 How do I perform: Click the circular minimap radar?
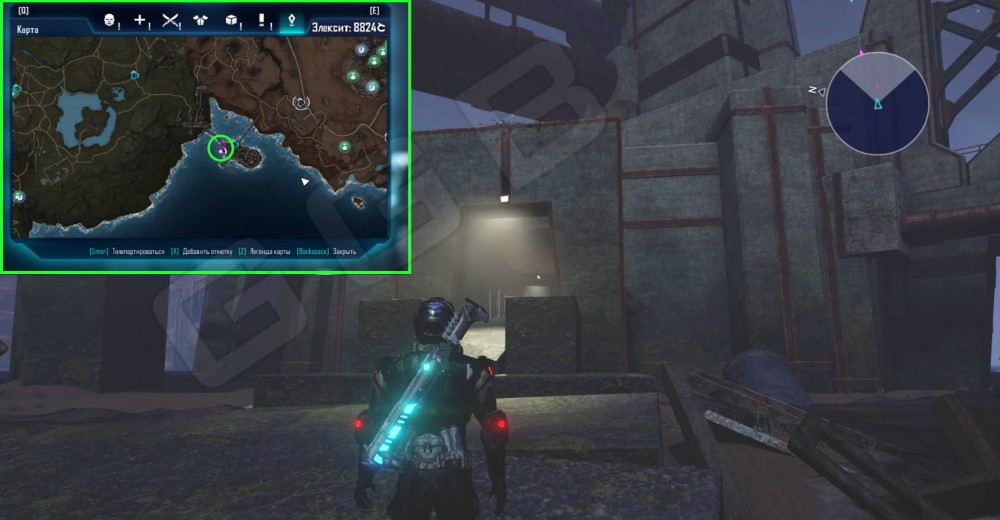pos(877,101)
